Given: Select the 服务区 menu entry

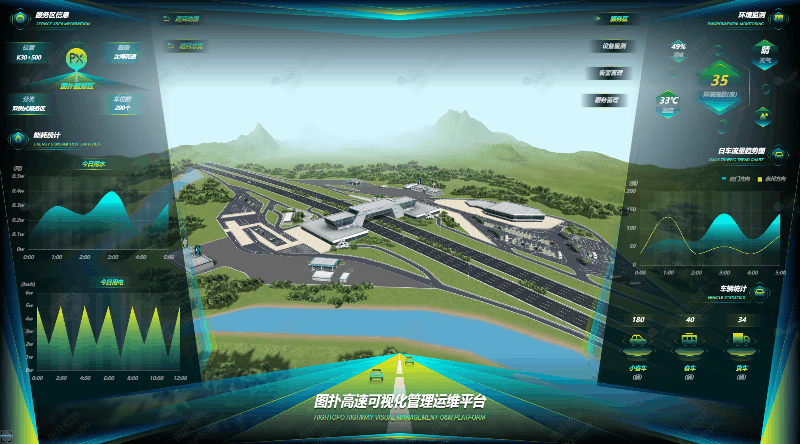Looking at the screenshot, I should click(618, 19).
